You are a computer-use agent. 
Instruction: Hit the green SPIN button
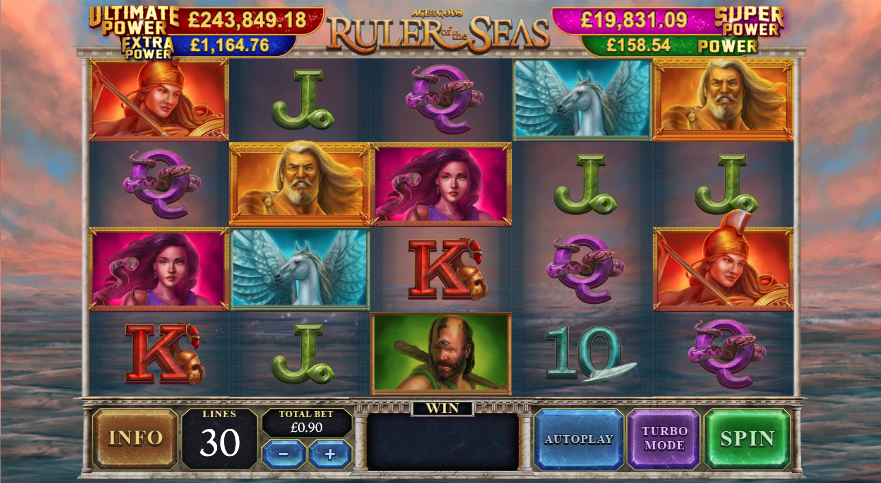747,438
